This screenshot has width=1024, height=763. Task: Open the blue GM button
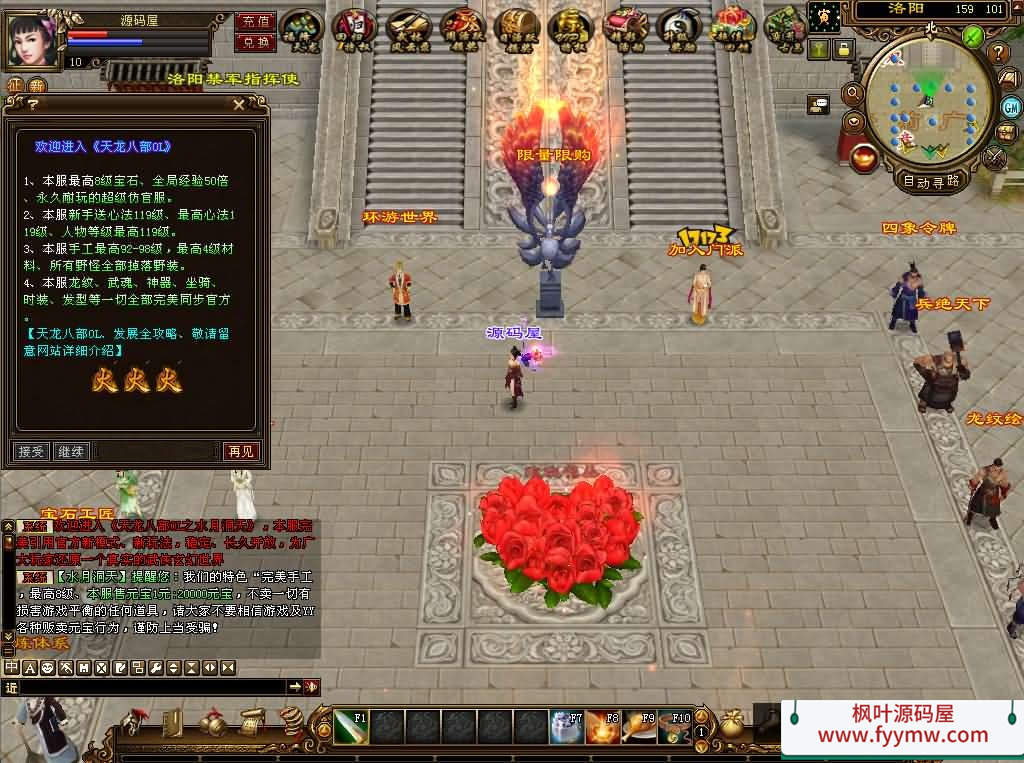pos(1011,107)
